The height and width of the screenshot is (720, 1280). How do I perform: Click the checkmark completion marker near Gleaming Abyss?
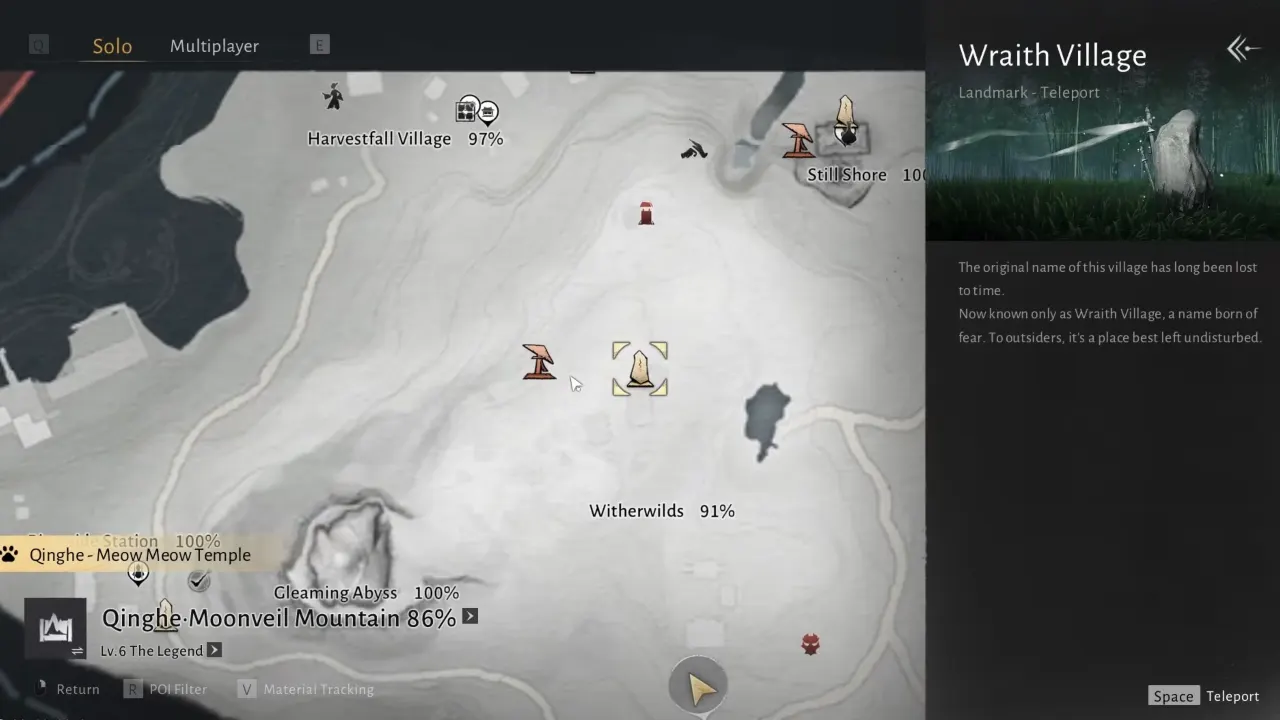click(198, 580)
